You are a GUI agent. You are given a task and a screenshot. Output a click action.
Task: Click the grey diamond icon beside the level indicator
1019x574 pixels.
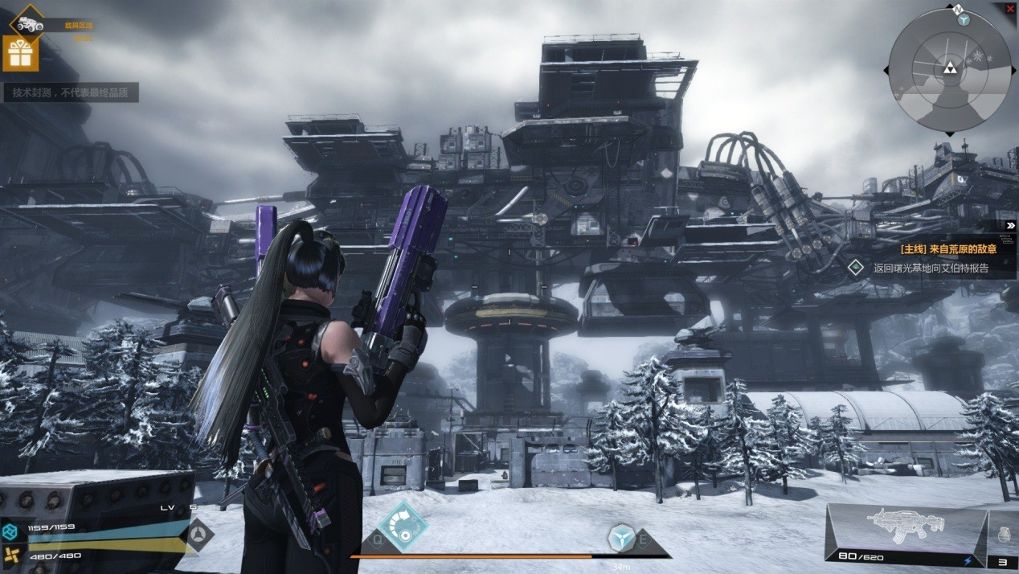point(200,534)
